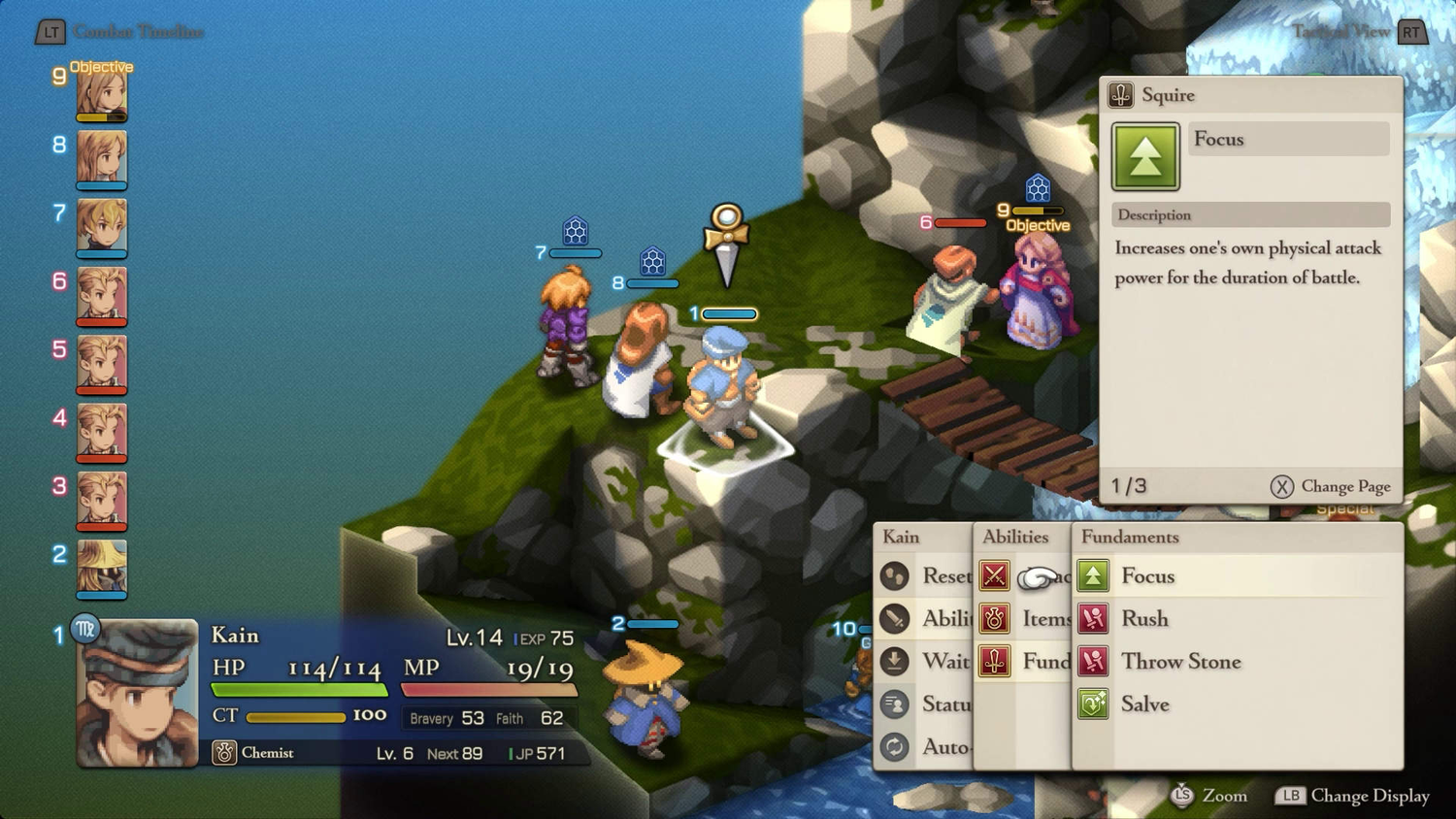Click Kain's portrait in the status panel
The image size is (1456, 819).
[x=137, y=693]
